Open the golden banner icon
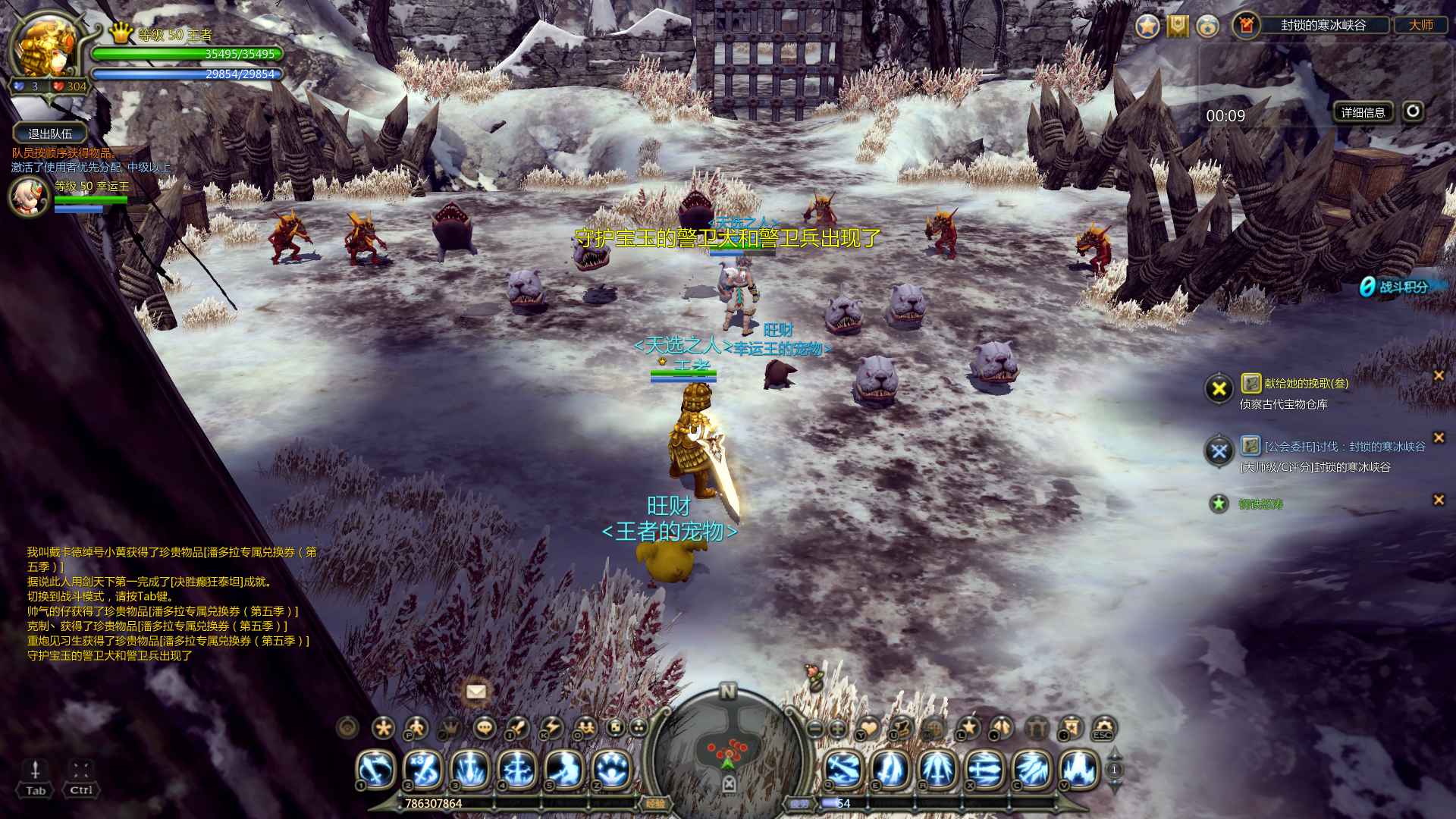Screen dimensions: 1456x819 click(x=1178, y=26)
